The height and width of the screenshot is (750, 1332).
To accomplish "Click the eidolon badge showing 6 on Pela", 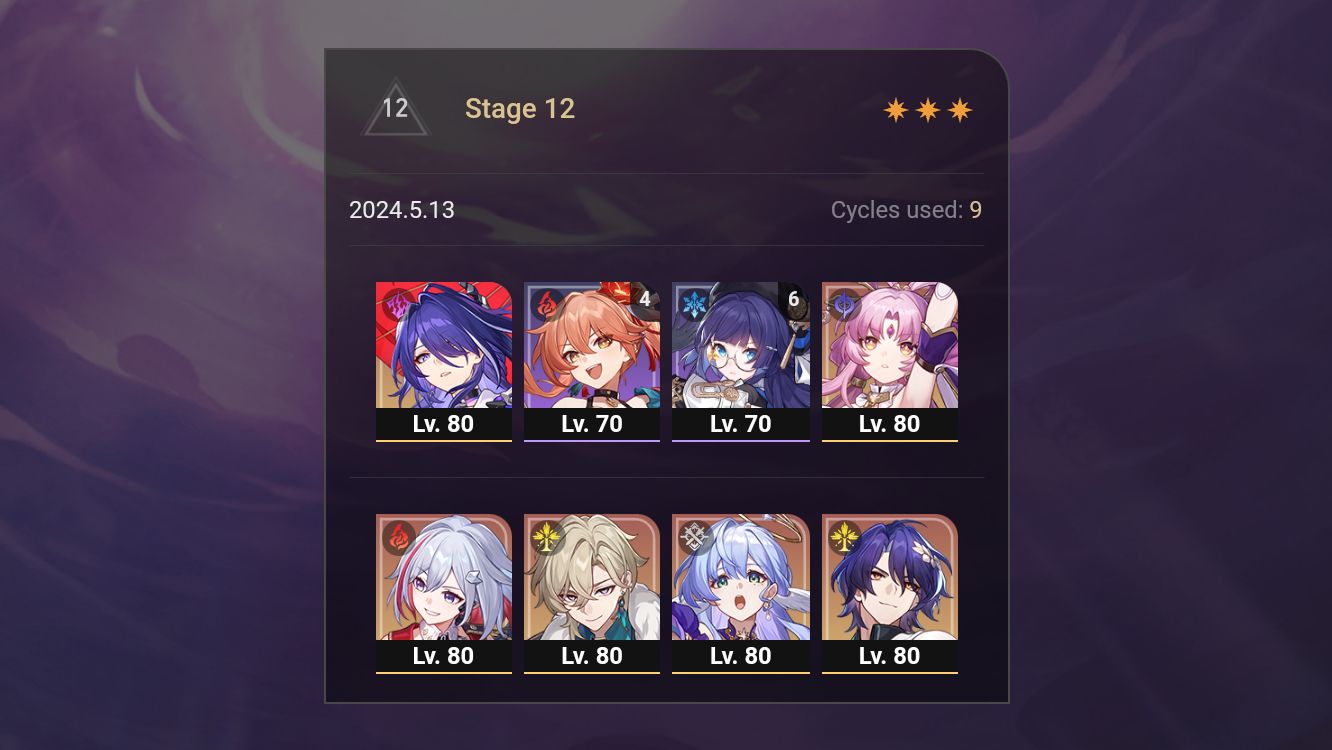I will tap(794, 296).
